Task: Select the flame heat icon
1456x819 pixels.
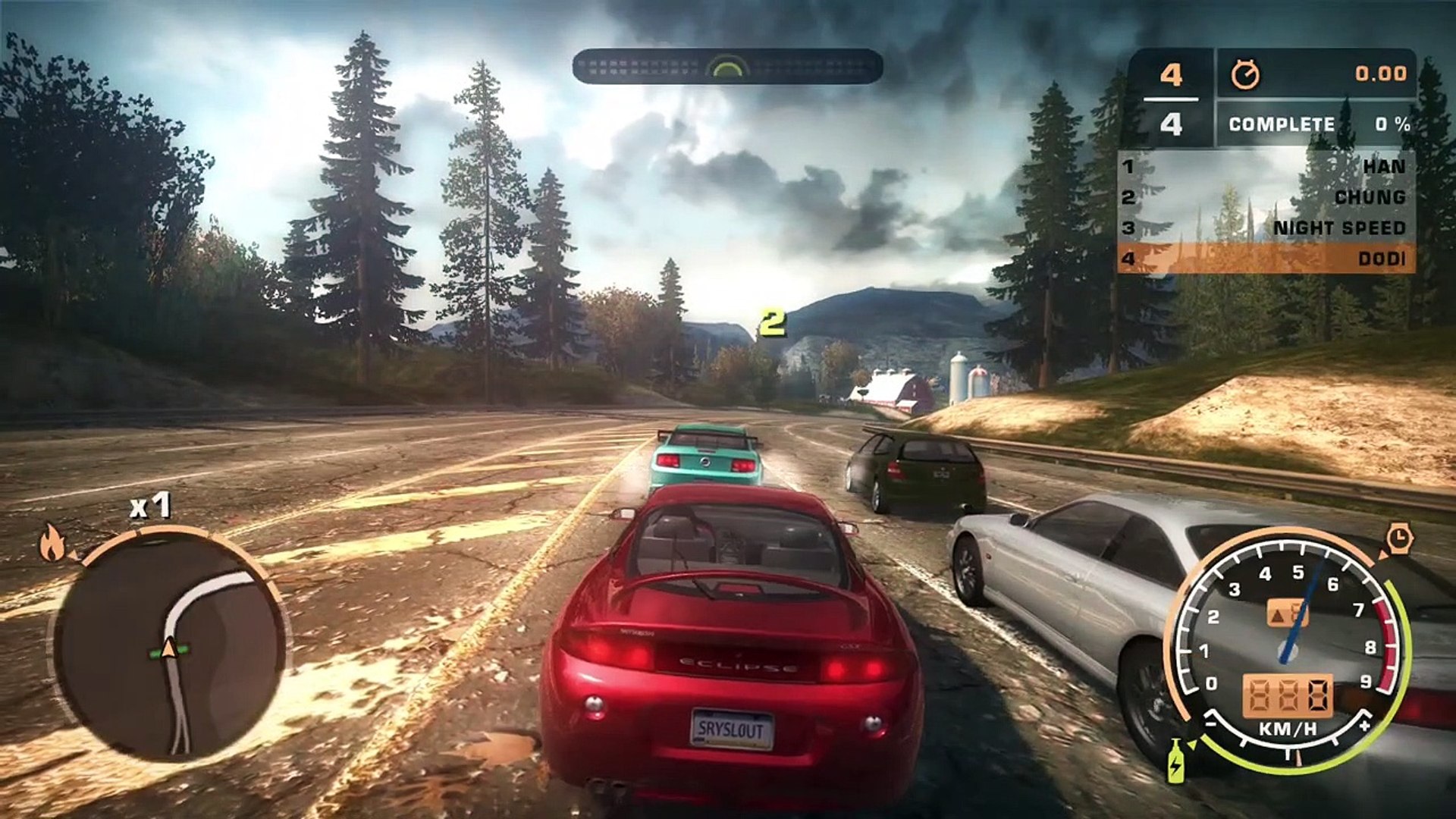Action: pos(52,542)
